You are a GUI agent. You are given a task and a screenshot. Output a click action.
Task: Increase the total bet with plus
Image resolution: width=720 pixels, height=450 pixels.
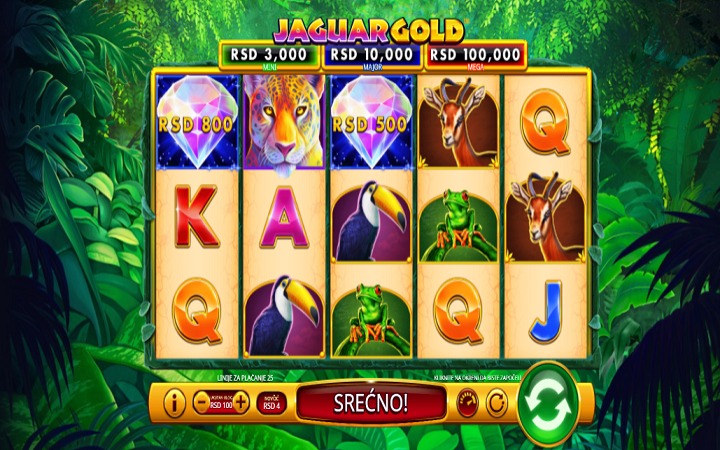(240, 403)
